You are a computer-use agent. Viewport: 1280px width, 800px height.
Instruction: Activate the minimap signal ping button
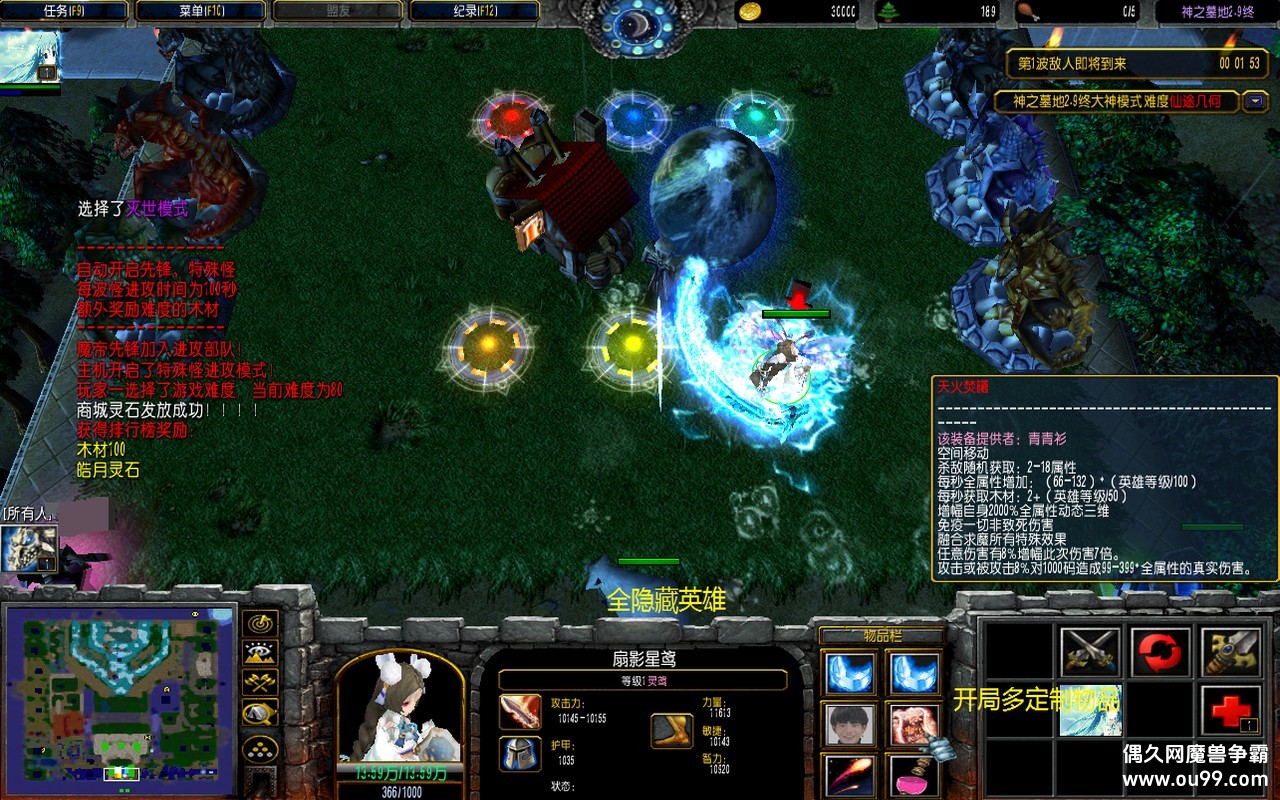(260, 623)
